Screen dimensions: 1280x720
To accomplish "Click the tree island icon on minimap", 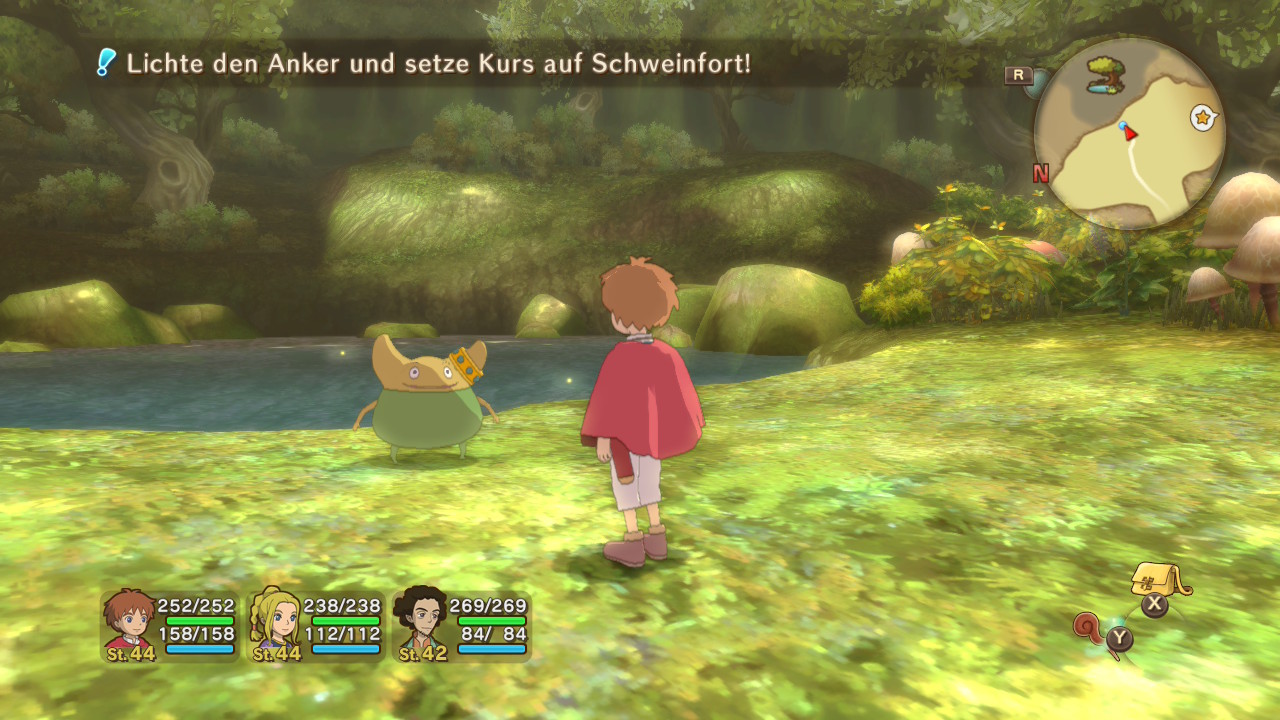I will click(1105, 76).
